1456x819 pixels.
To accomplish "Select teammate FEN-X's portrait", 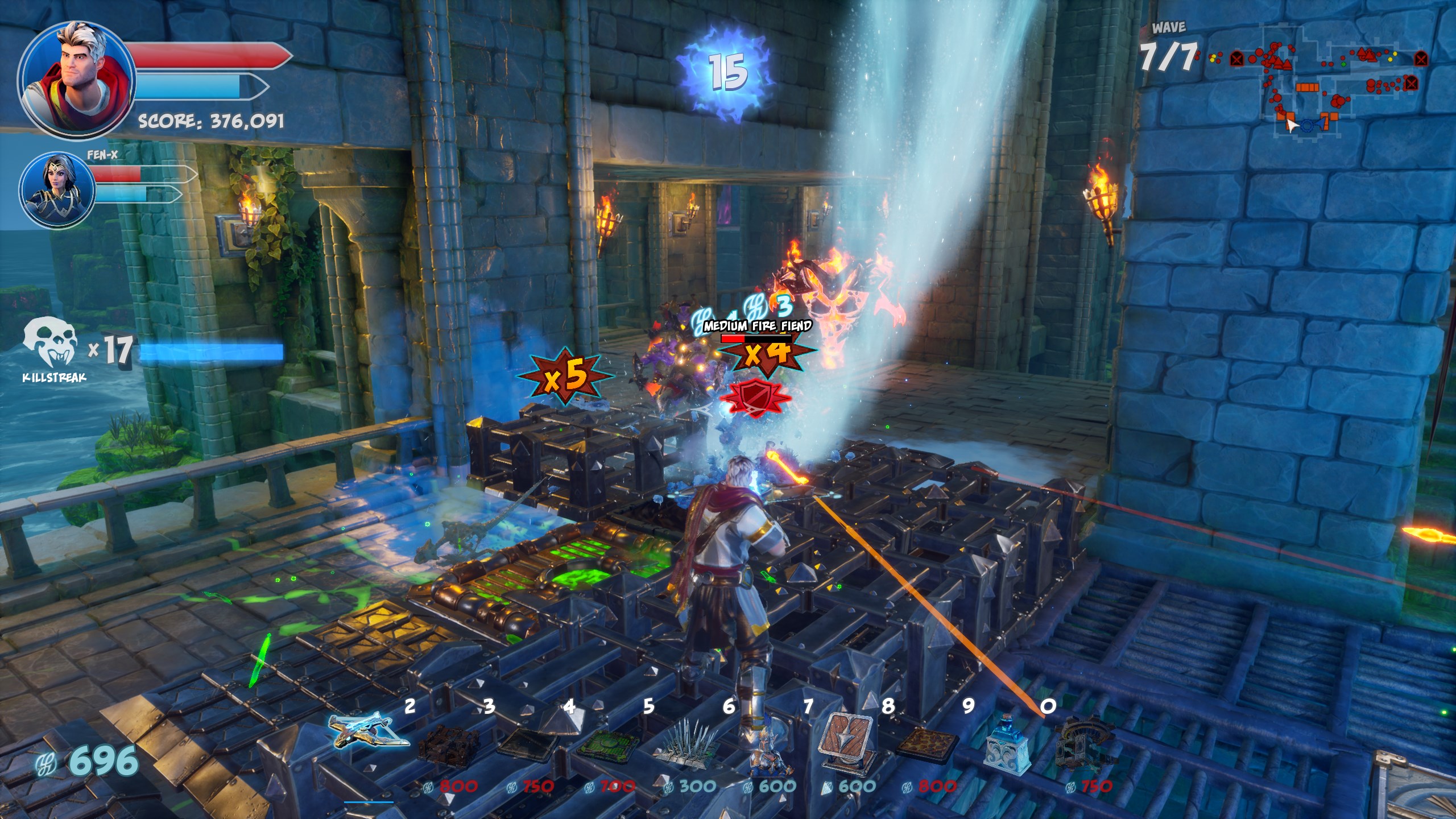I will tap(57, 189).
